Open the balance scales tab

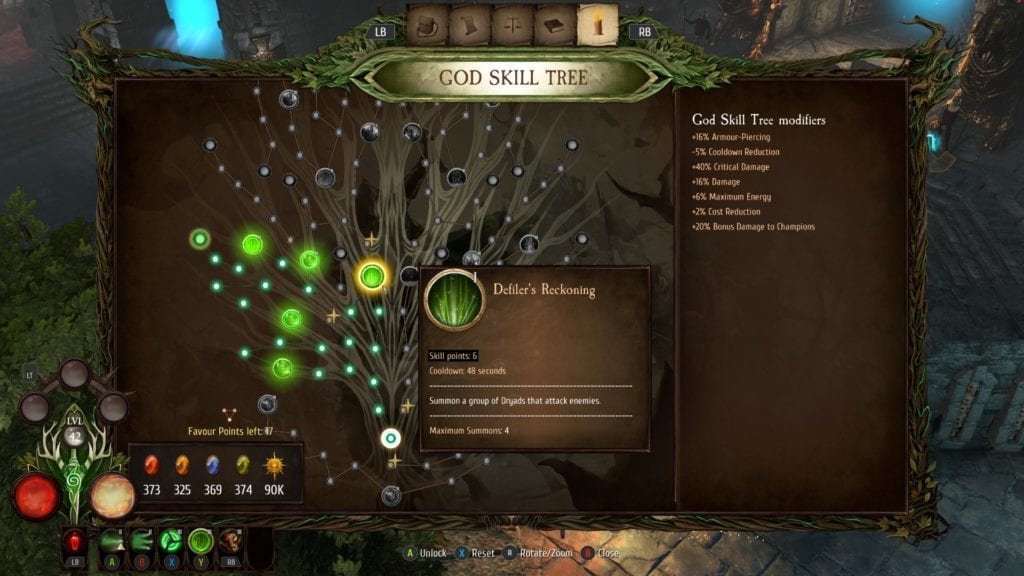[514, 26]
